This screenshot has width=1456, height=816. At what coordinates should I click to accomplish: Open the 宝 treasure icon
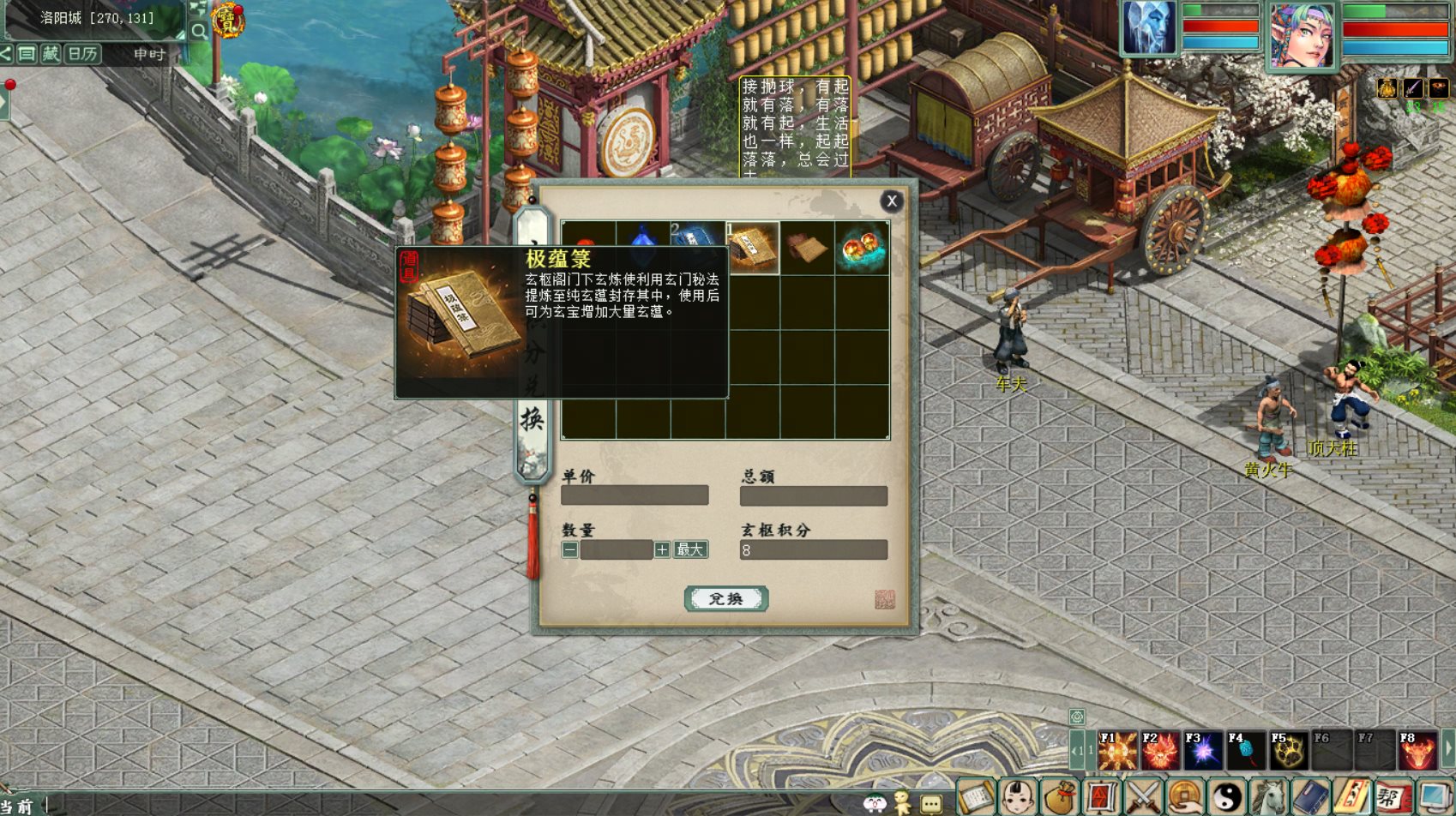click(x=228, y=21)
